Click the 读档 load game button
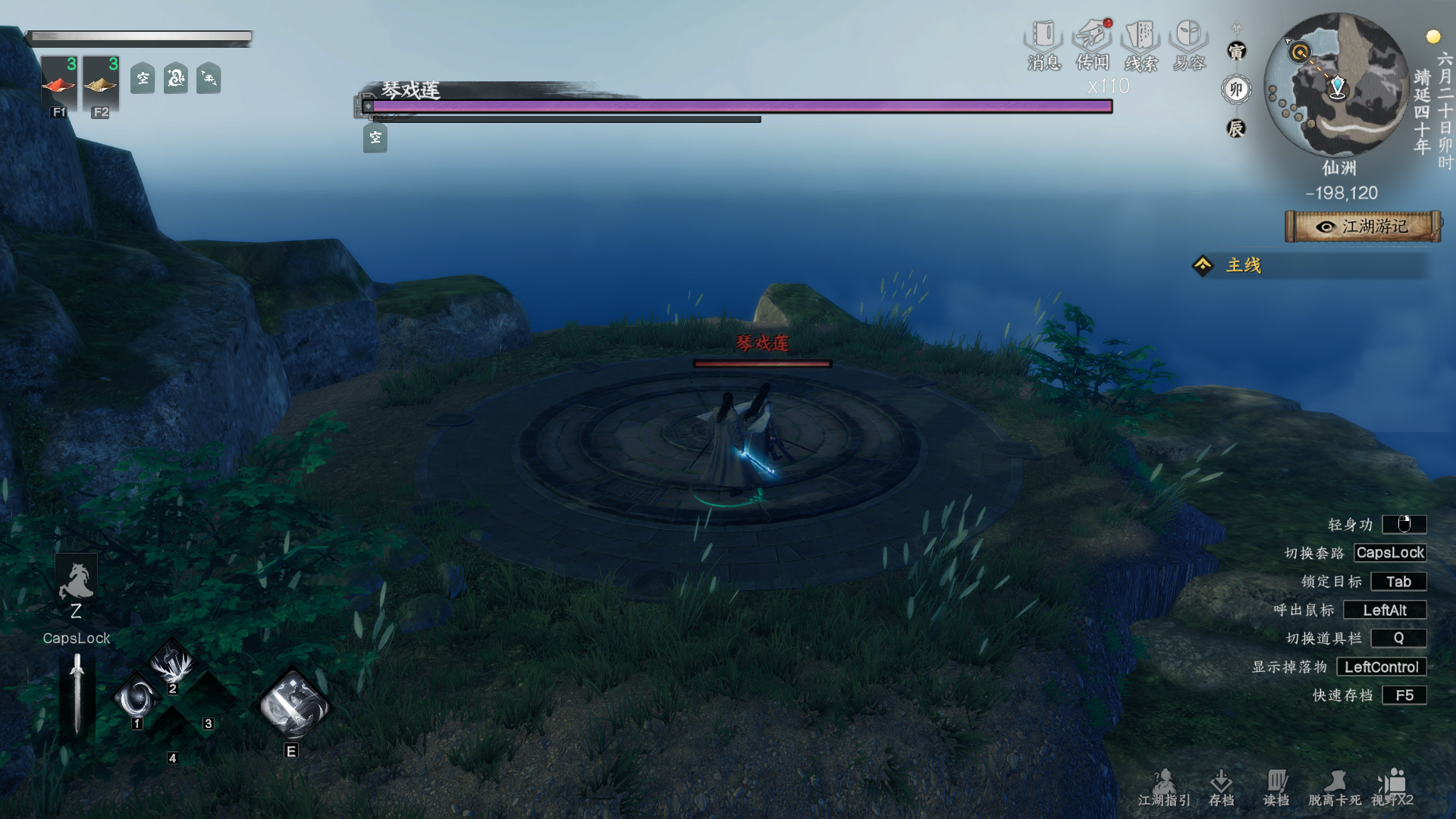The width and height of the screenshot is (1456, 819). [1276, 788]
